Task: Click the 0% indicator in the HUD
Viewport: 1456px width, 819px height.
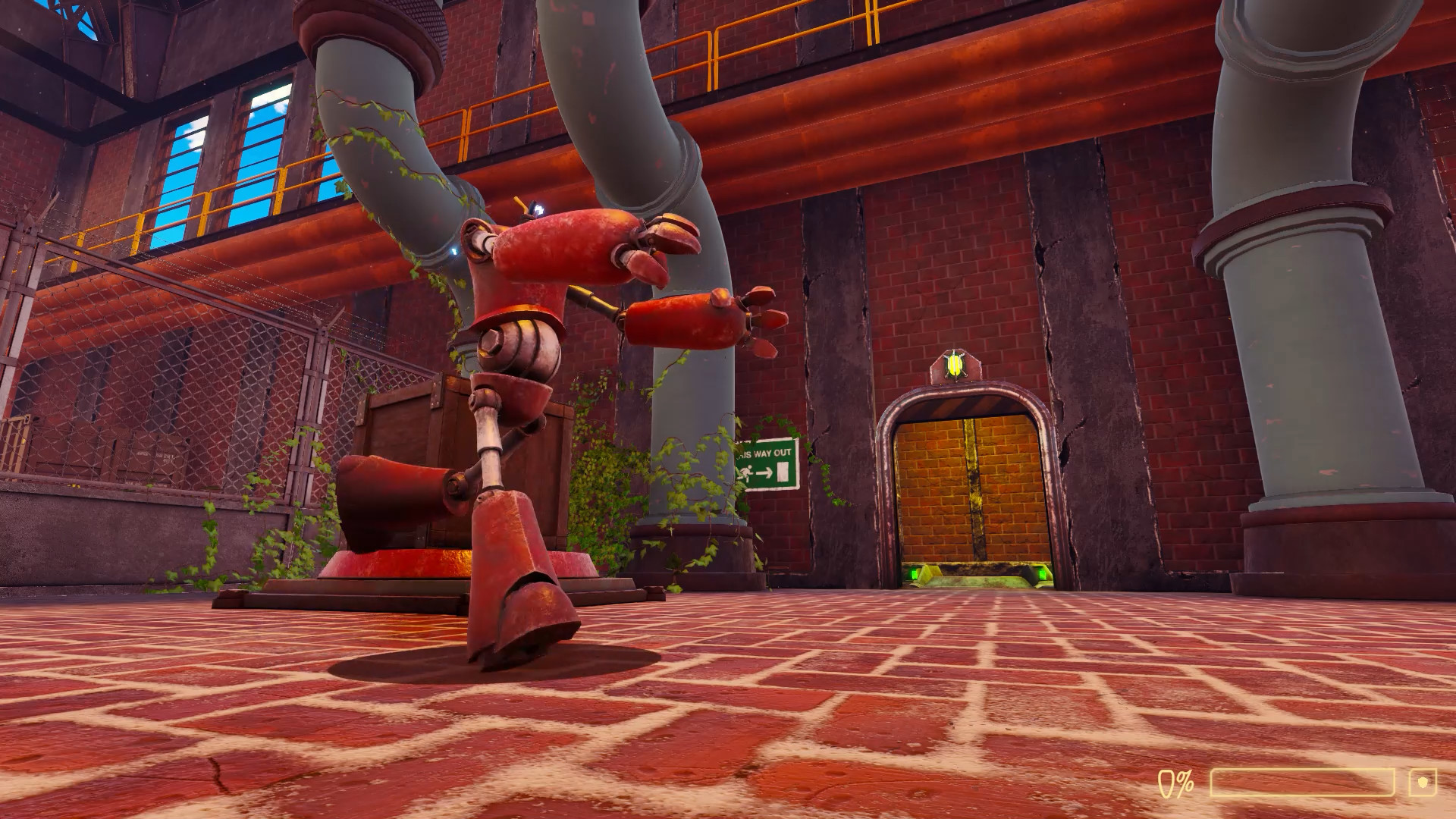Action: click(1175, 783)
